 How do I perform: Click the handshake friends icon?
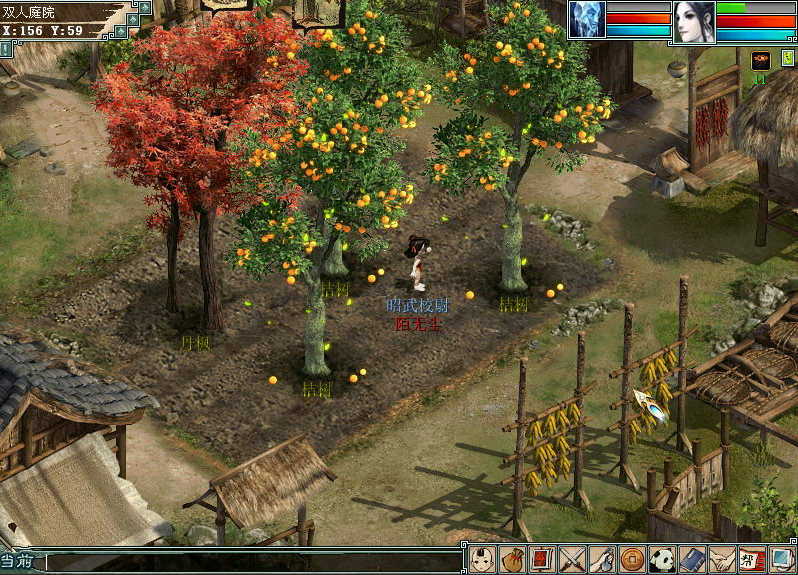pos(721,559)
